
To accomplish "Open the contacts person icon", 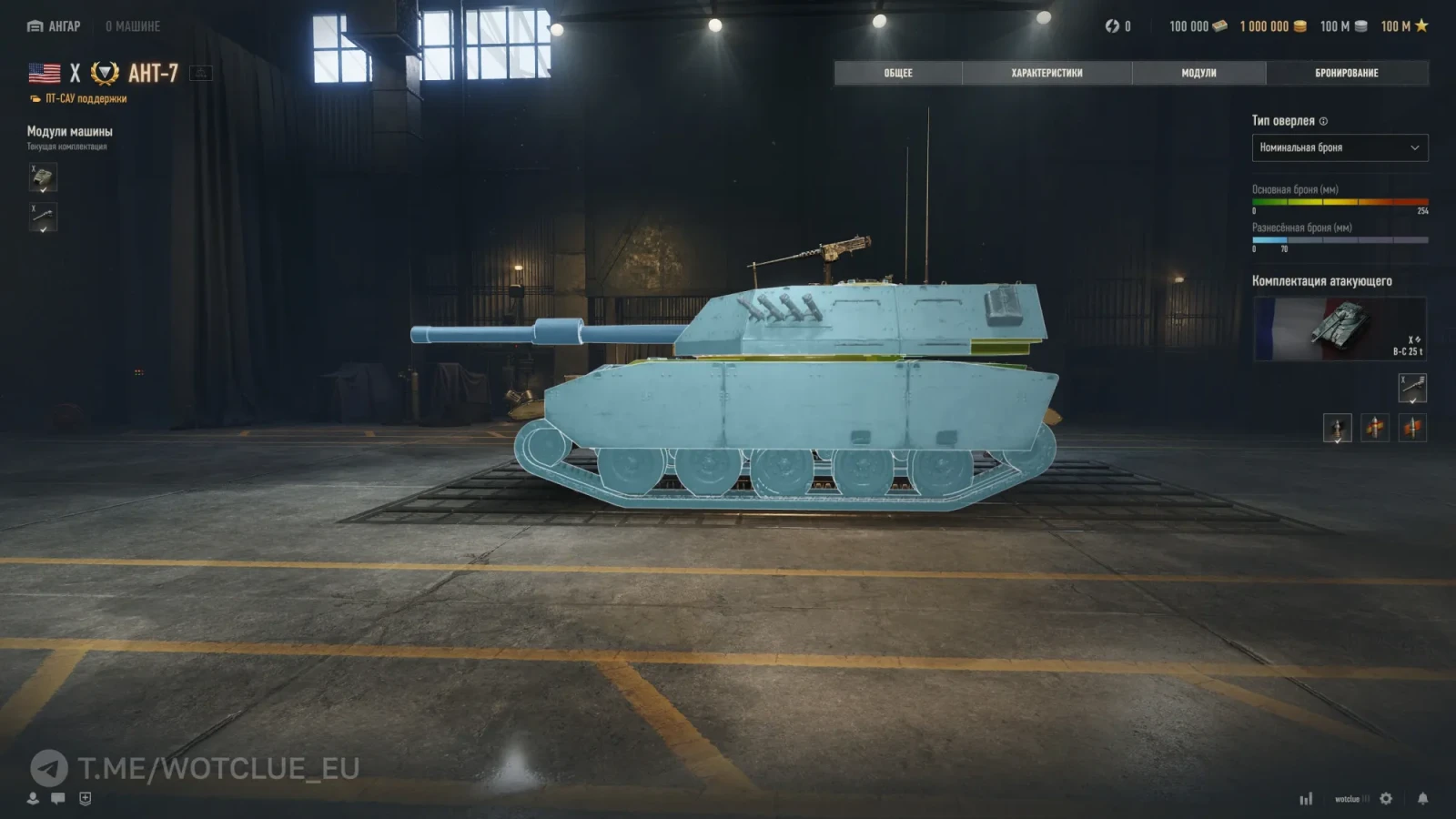I will point(33,798).
